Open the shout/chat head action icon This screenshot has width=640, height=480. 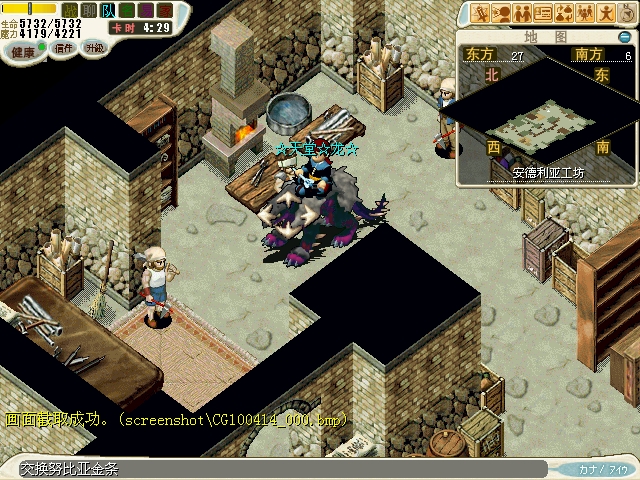[501, 13]
